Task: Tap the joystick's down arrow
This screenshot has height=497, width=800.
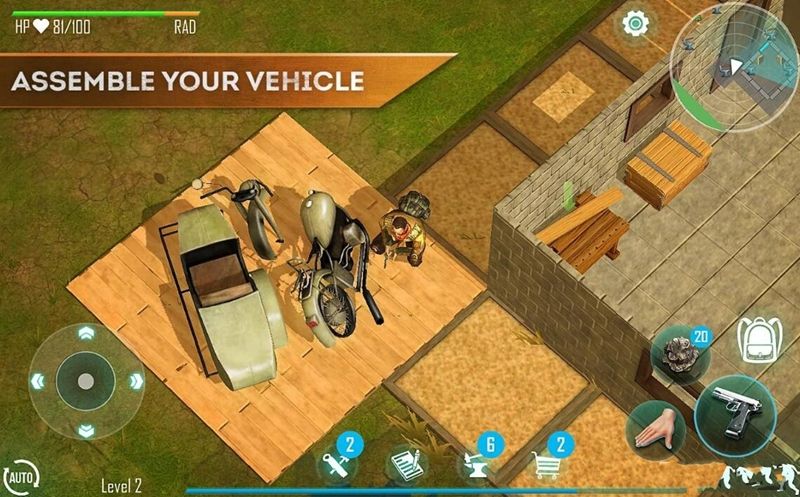Action: click(x=85, y=430)
